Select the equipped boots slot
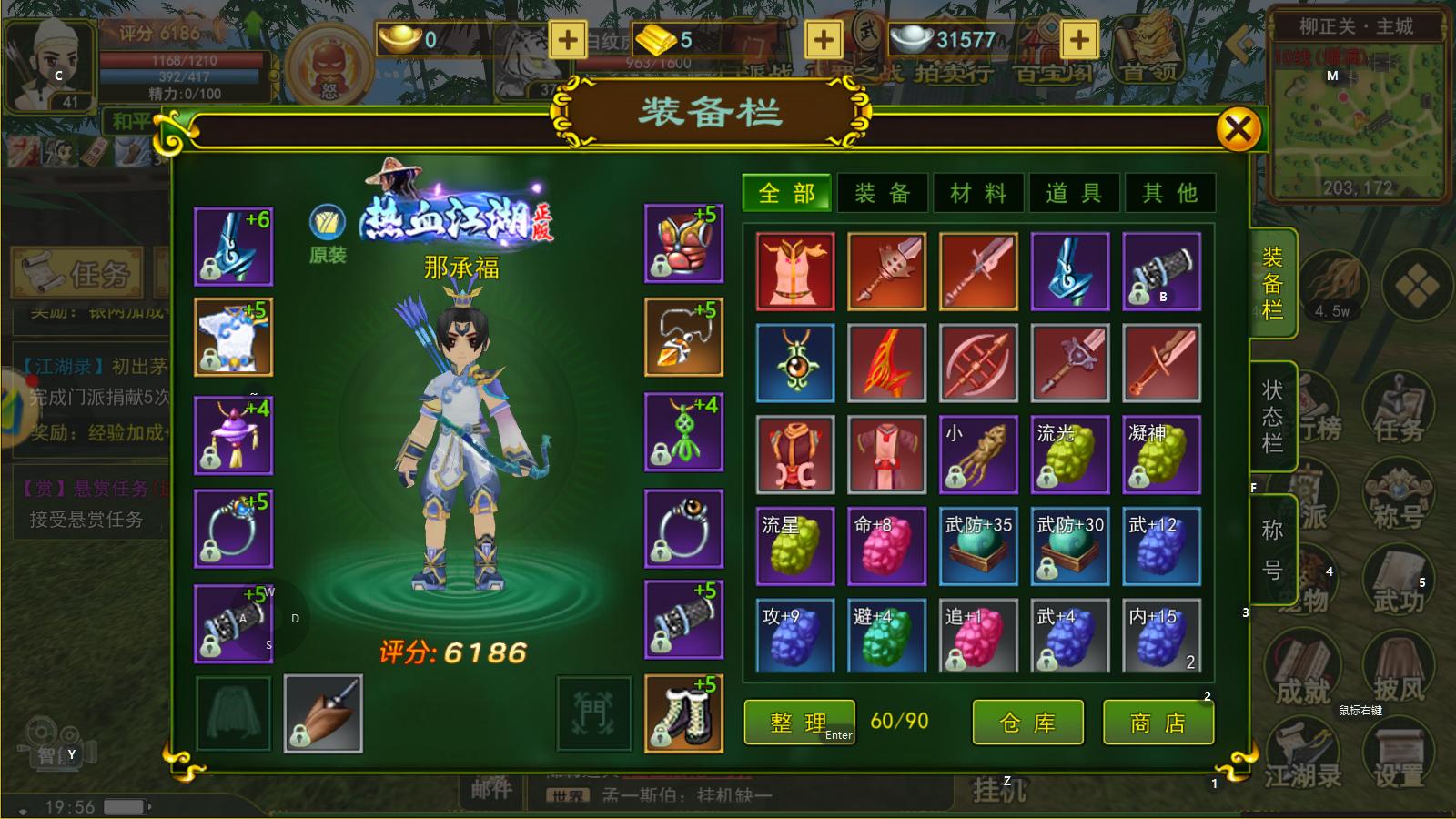This screenshot has width=1456, height=819. click(683, 713)
